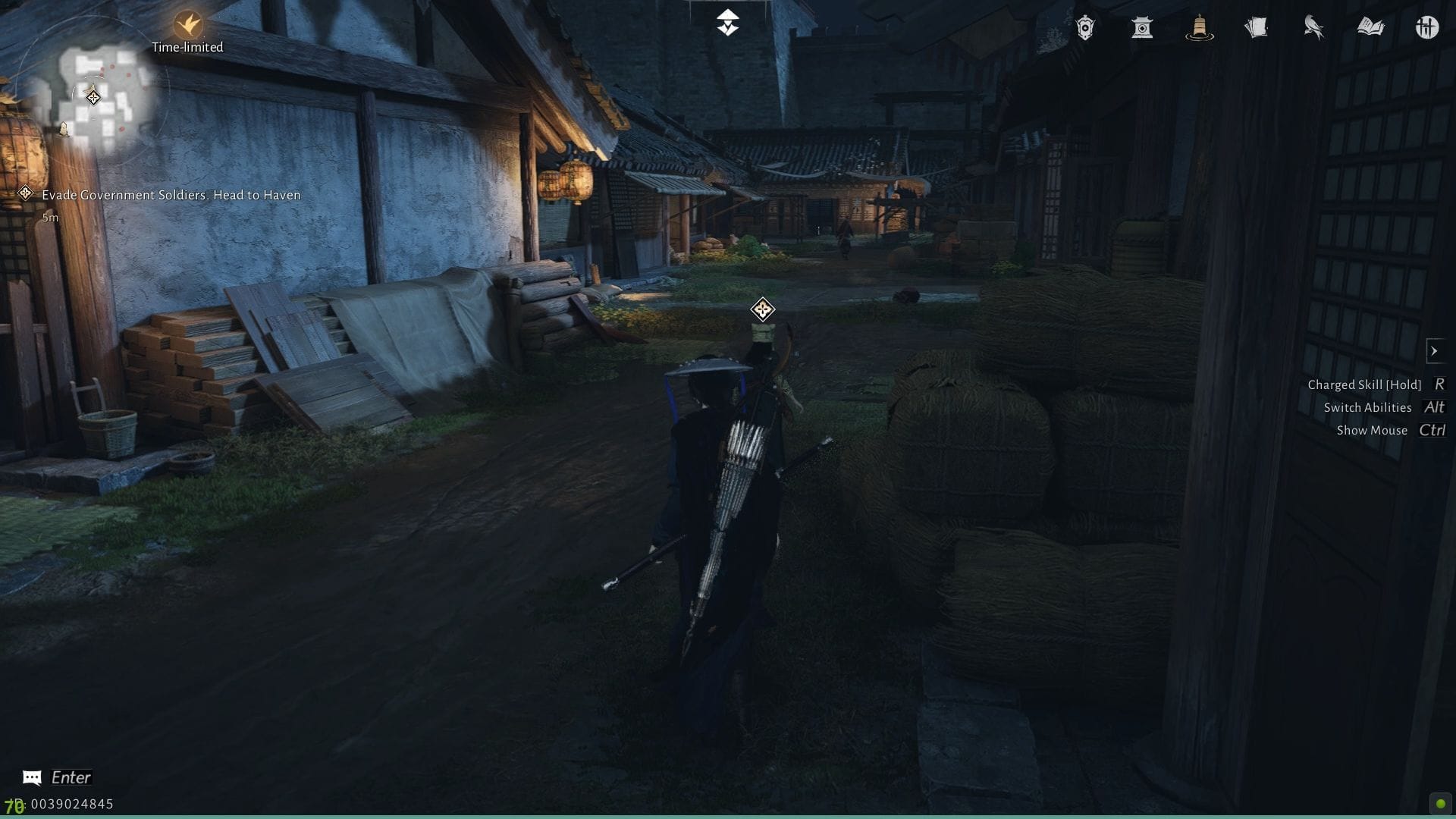Click the floating incense lantern icon
Image resolution: width=1456 pixels, height=819 pixels.
[1200, 28]
